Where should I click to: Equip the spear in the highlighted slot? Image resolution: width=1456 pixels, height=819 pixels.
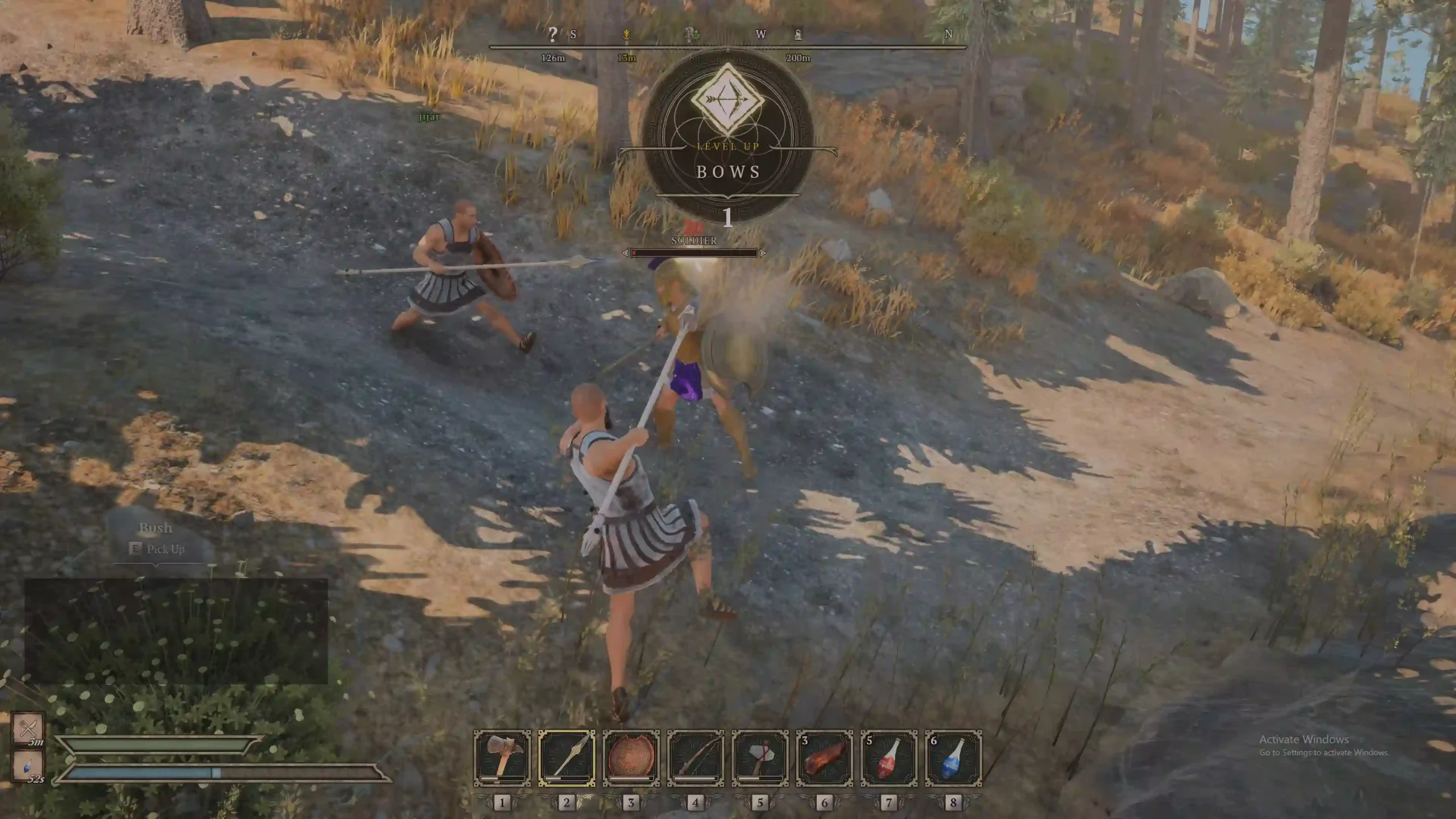tap(566, 758)
